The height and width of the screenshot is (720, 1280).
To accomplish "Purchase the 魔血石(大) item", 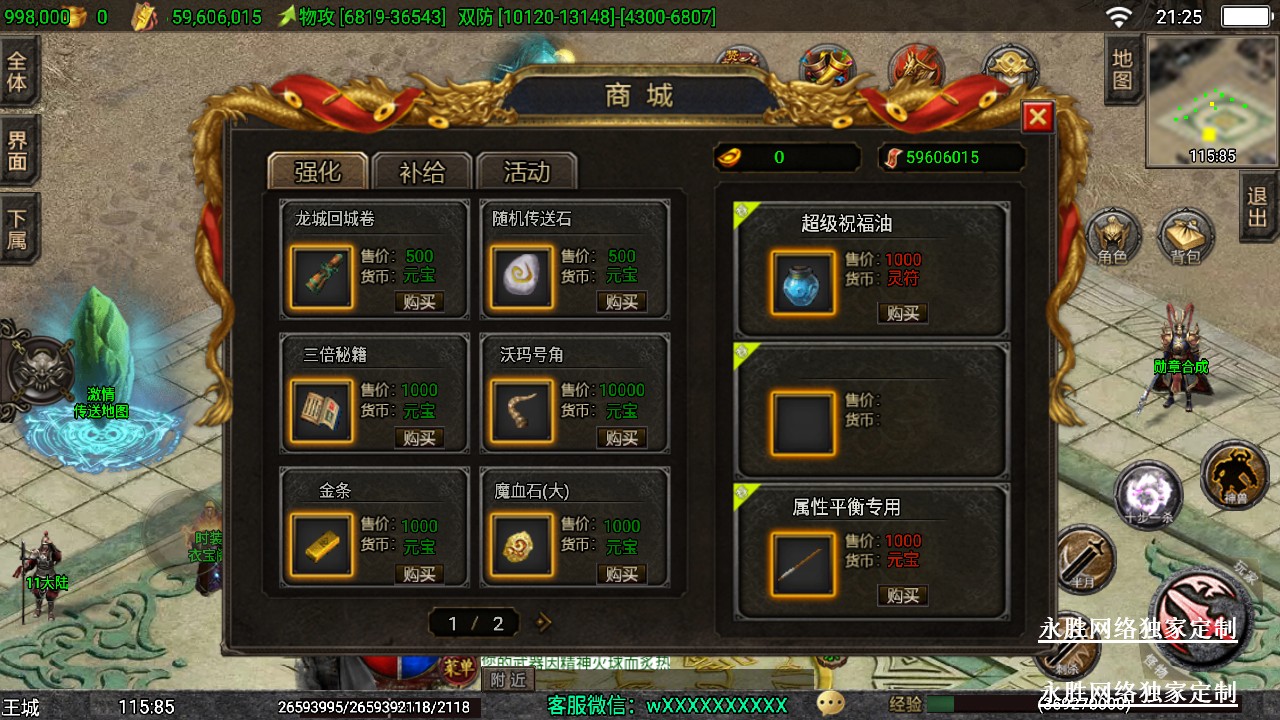I will [x=621, y=574].
